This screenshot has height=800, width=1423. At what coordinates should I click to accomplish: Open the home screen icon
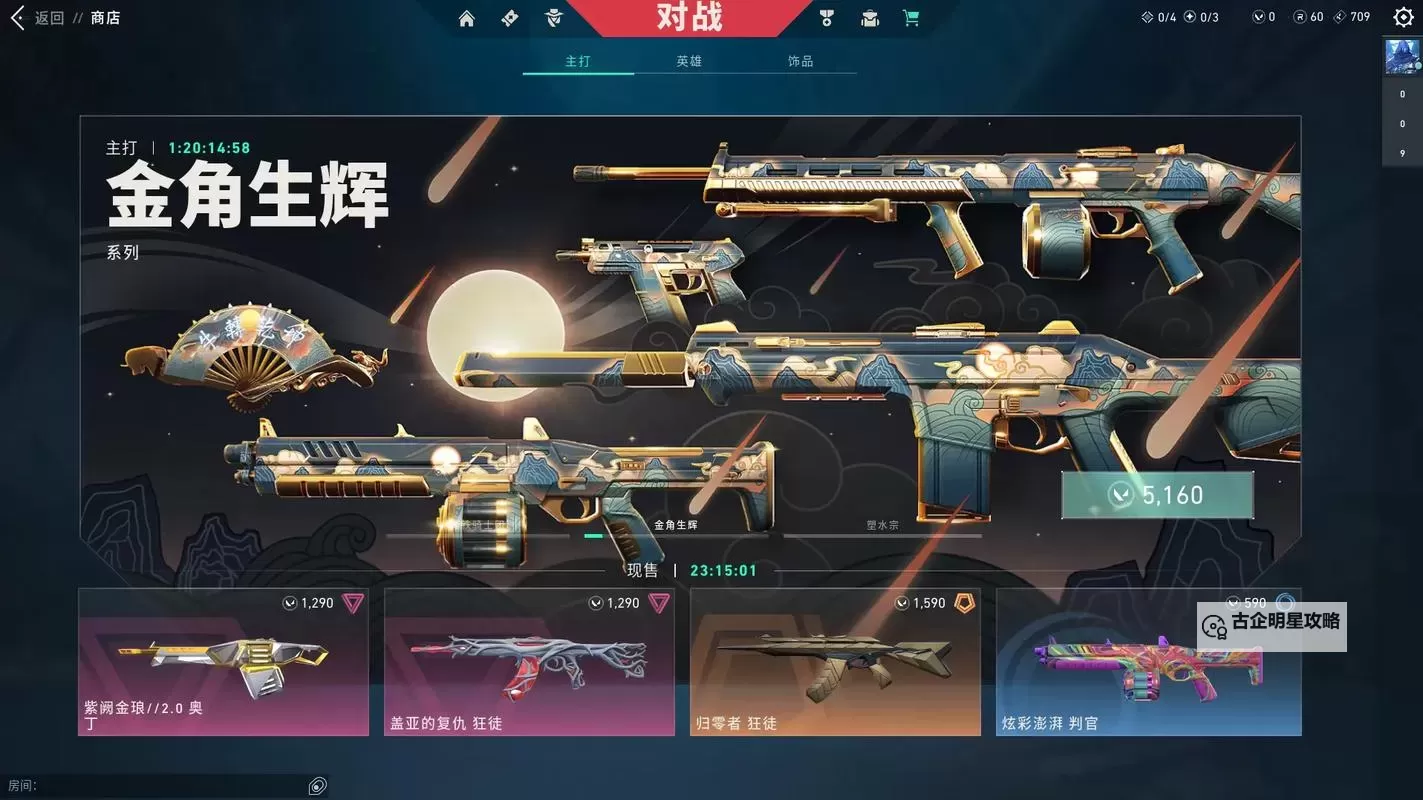pos(466,17)
